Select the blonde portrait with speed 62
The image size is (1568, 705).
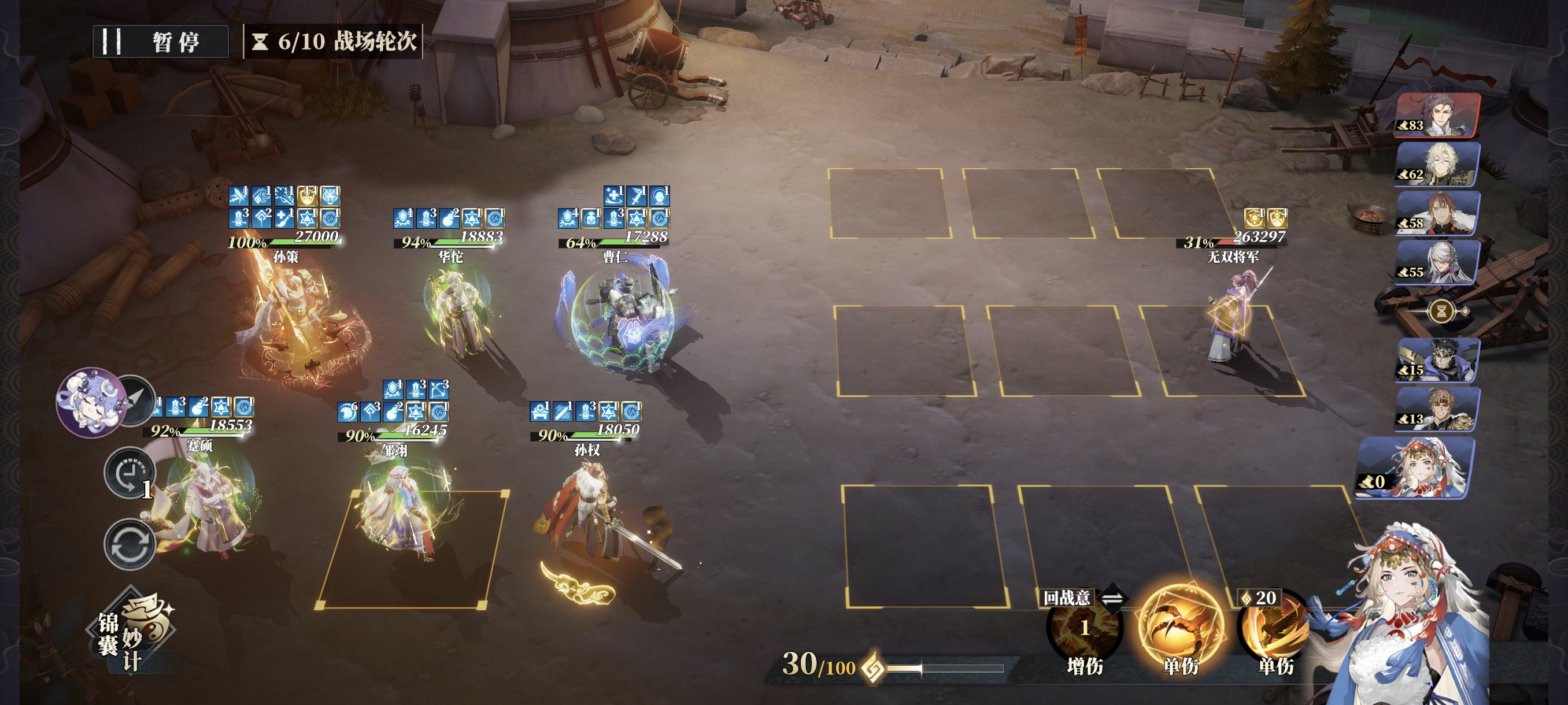[x=1438, y=164]
